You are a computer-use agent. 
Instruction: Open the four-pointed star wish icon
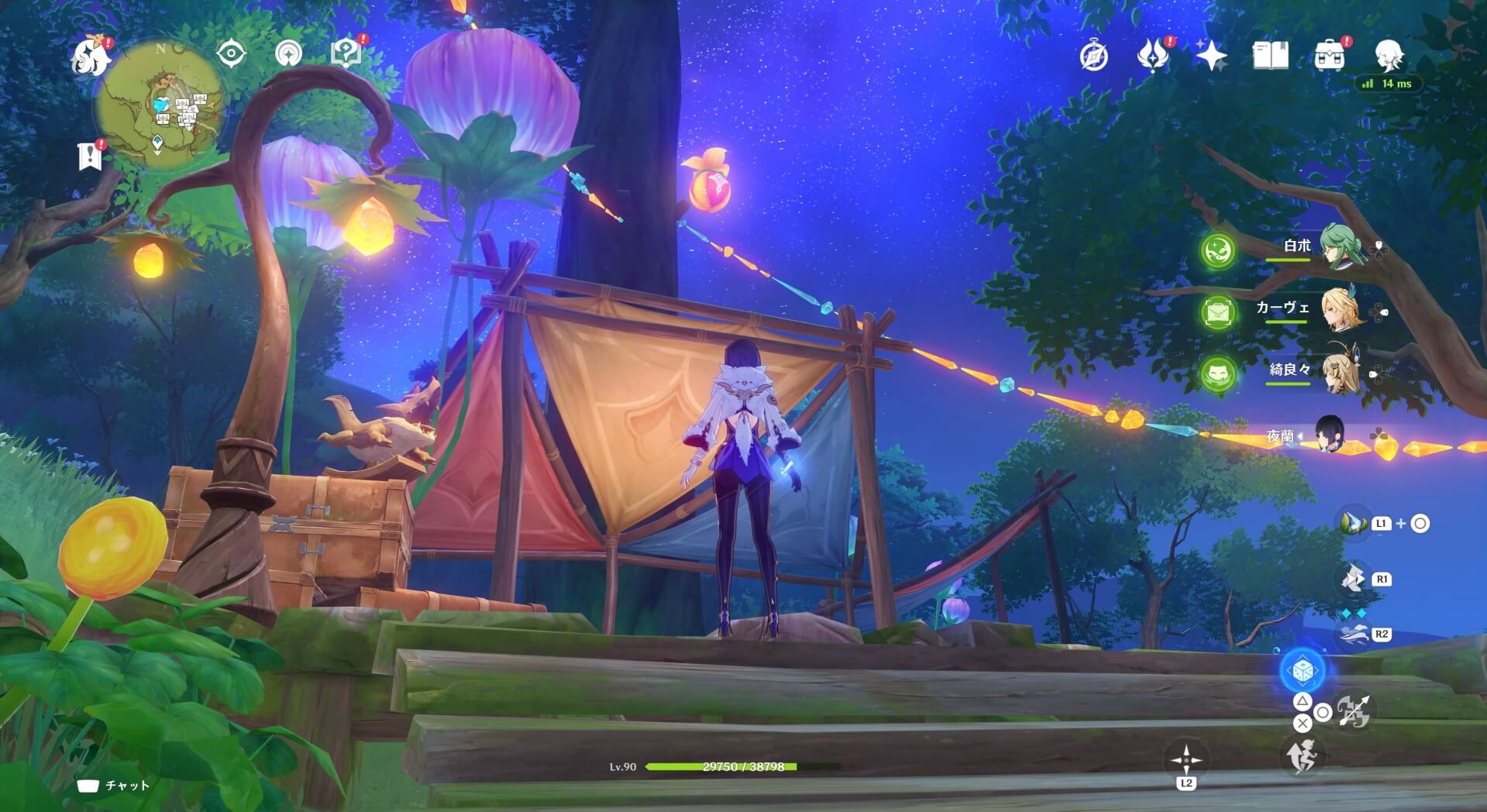click(x=1211, y=56)
